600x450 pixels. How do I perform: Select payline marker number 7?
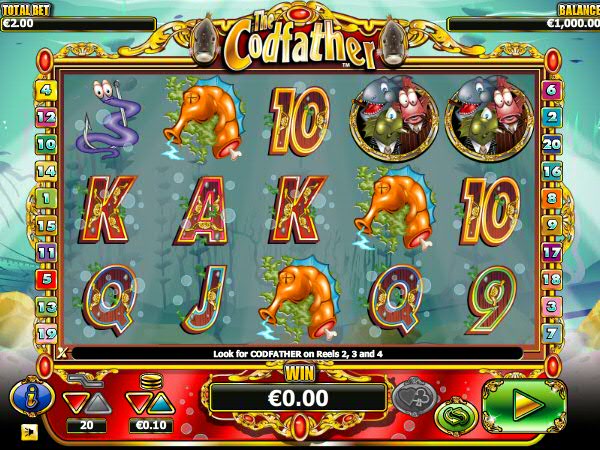[x=551, y=332]
